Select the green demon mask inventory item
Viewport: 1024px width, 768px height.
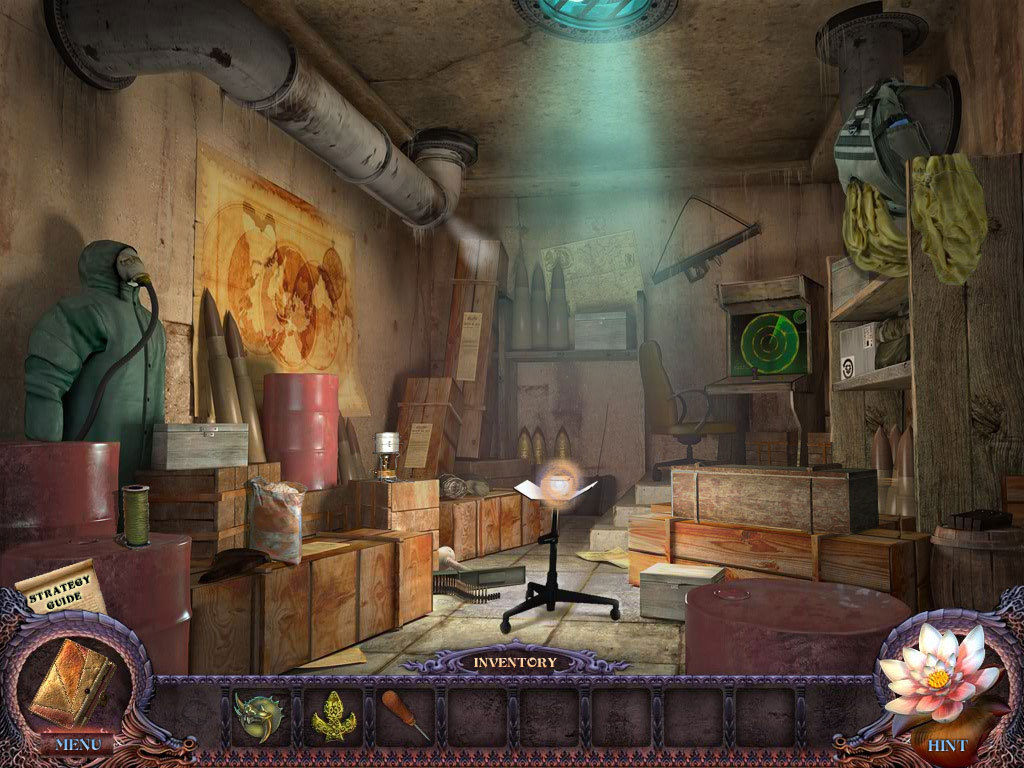pos(259,714)
